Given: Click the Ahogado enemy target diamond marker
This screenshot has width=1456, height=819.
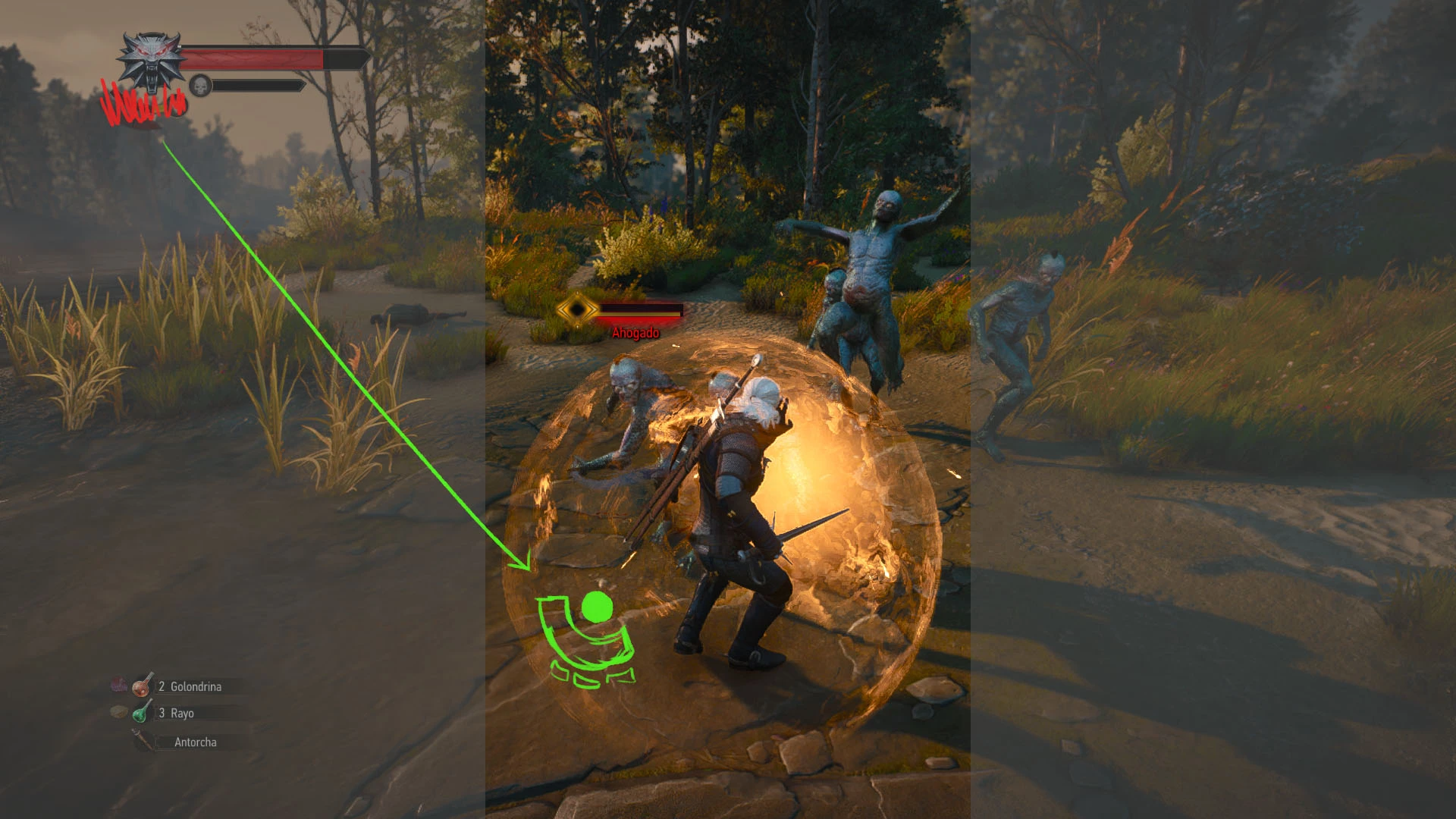Looking at the screenshot, I should pos(579,309).
